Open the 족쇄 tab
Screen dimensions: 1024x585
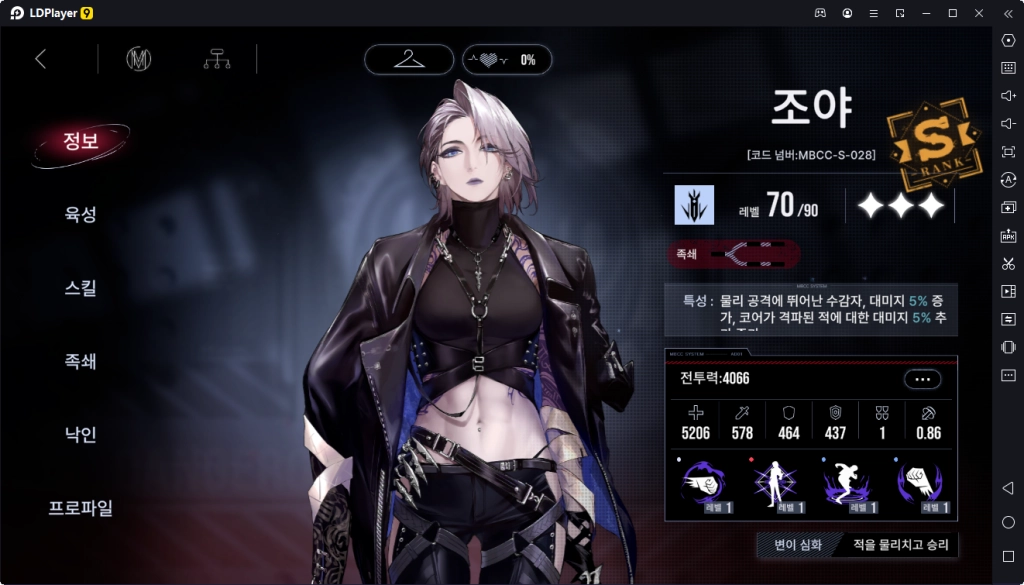(x=80, y=361)
